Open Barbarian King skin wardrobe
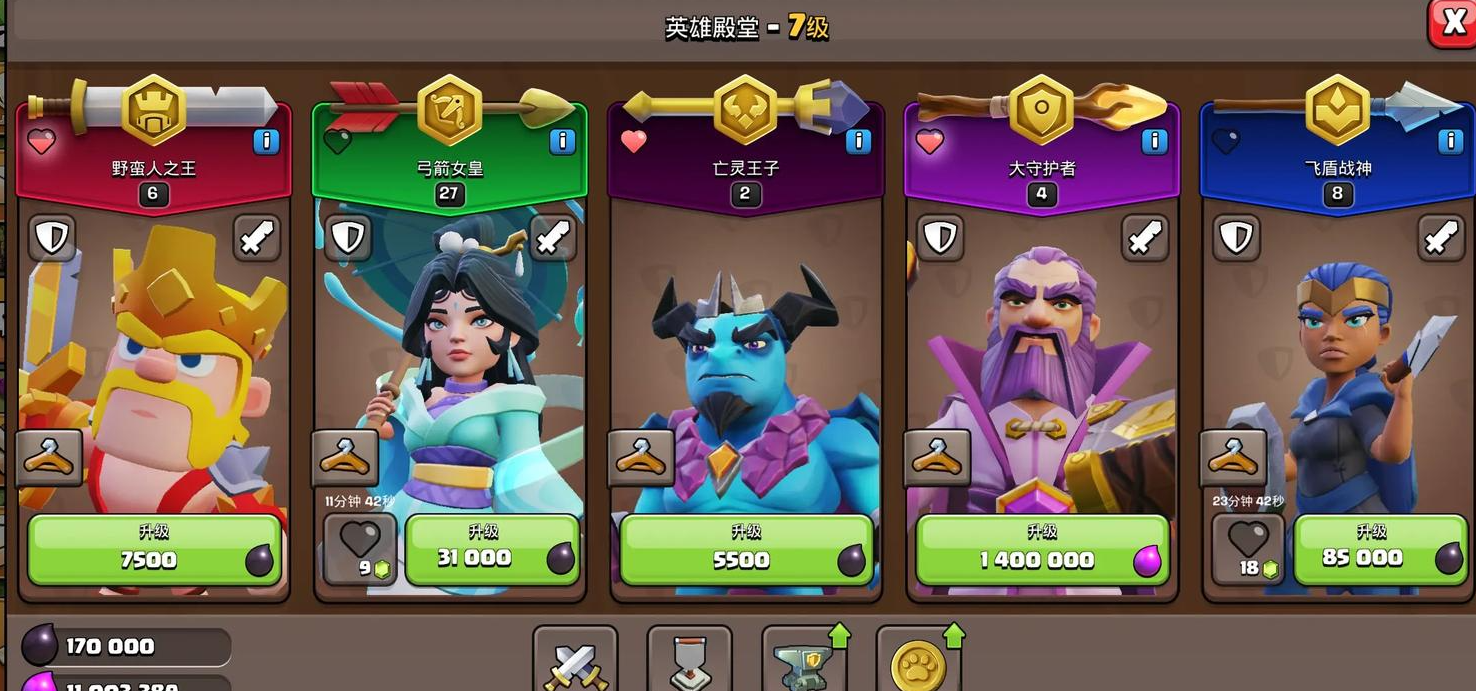Image resolution: width=1476 pixels, height=691 pixels. (x=49, y=458)
